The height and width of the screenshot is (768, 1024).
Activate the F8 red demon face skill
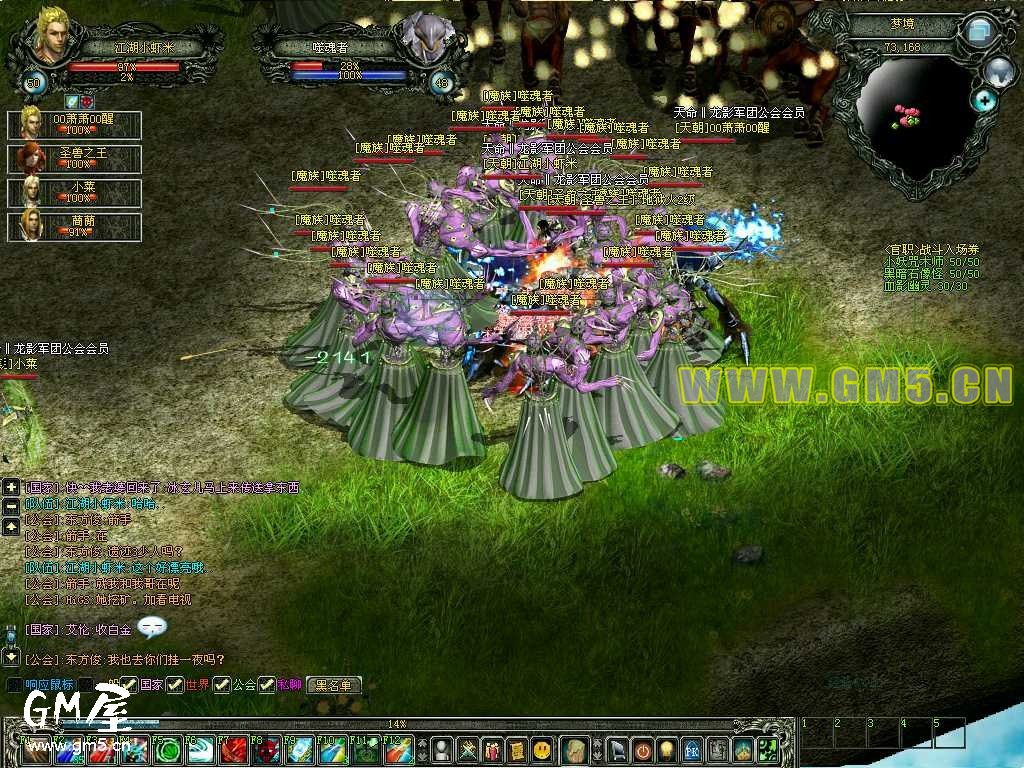pos(266,750)
